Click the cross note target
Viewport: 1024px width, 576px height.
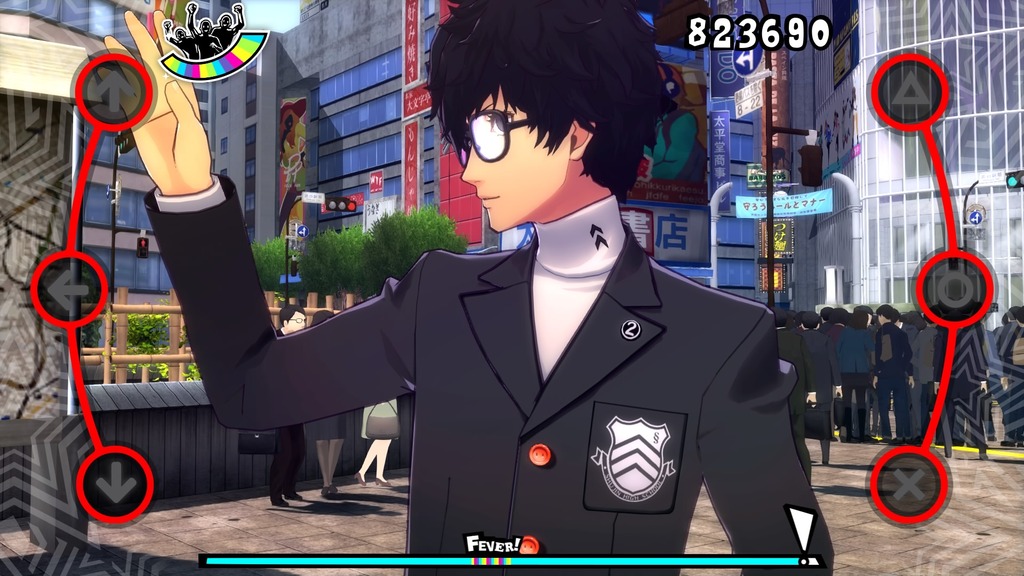click(x=908, y=485)
